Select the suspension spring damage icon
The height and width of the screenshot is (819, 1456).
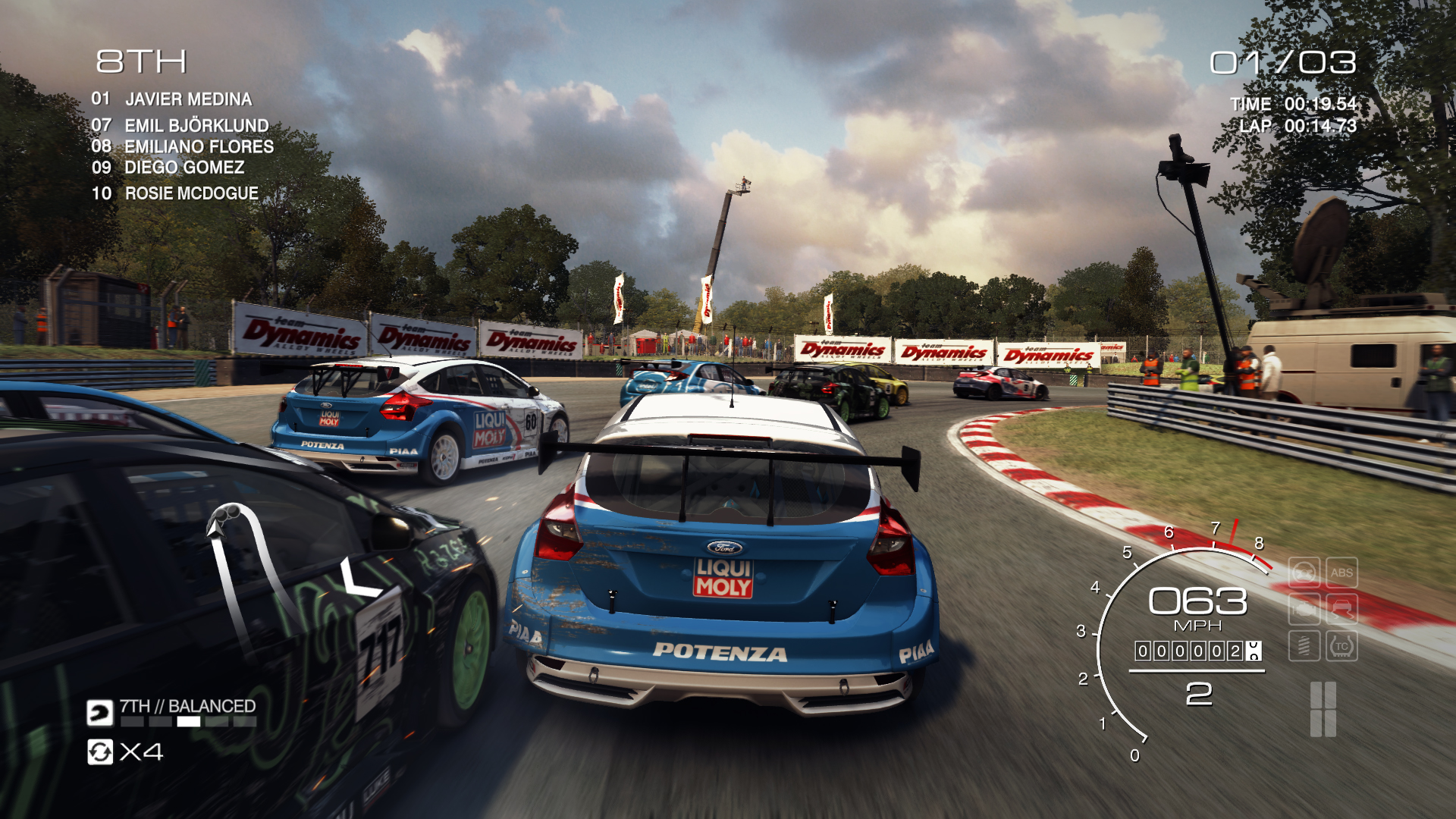[x=1304, y=647]
